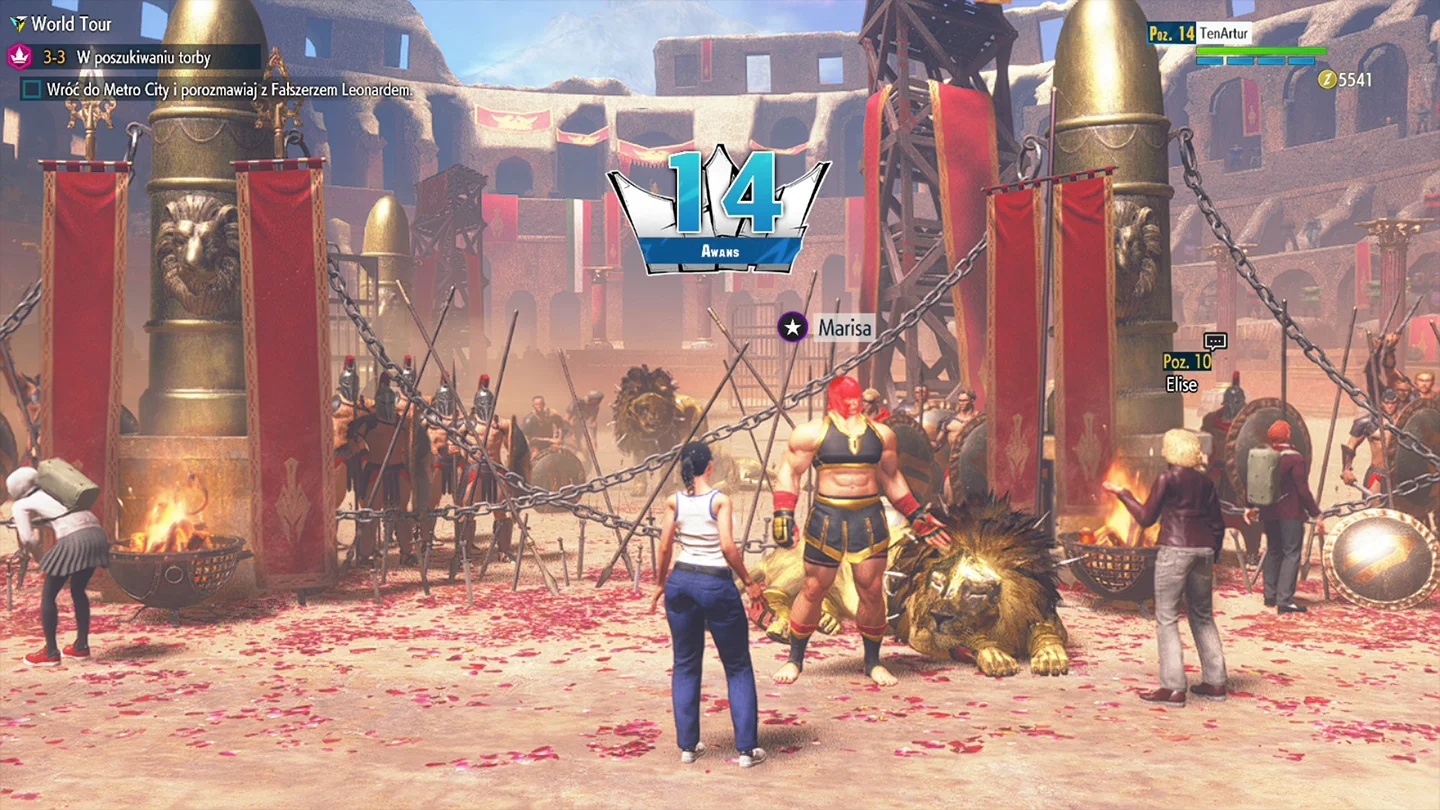The width and height of the screenshot is (1440, 810).
Task: Select the star marker beside Marisa
Action: (793, 327)
